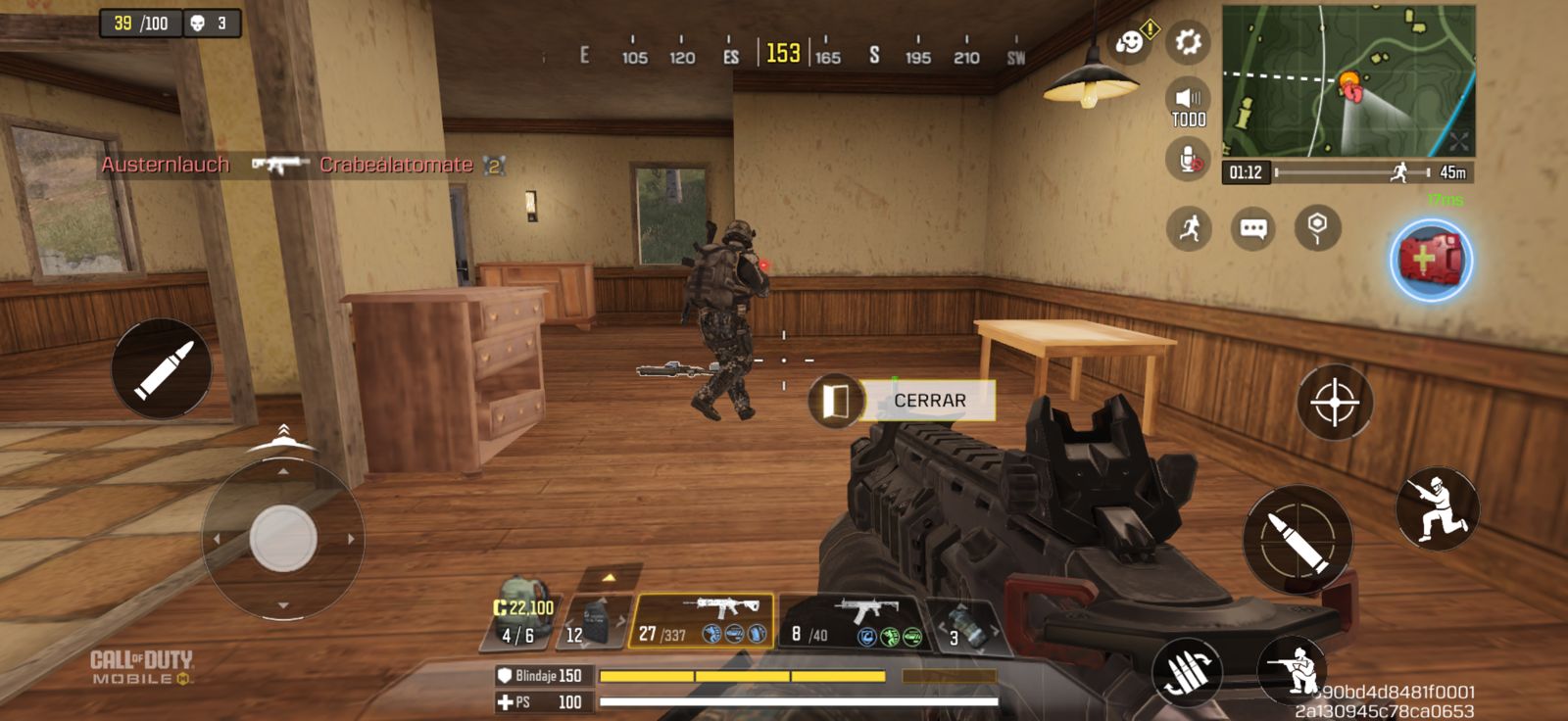Viewport: 1568px width, 721px height.
Task: Tap the jump button with vaulting soldier
Action: (x=1437, y=507)
